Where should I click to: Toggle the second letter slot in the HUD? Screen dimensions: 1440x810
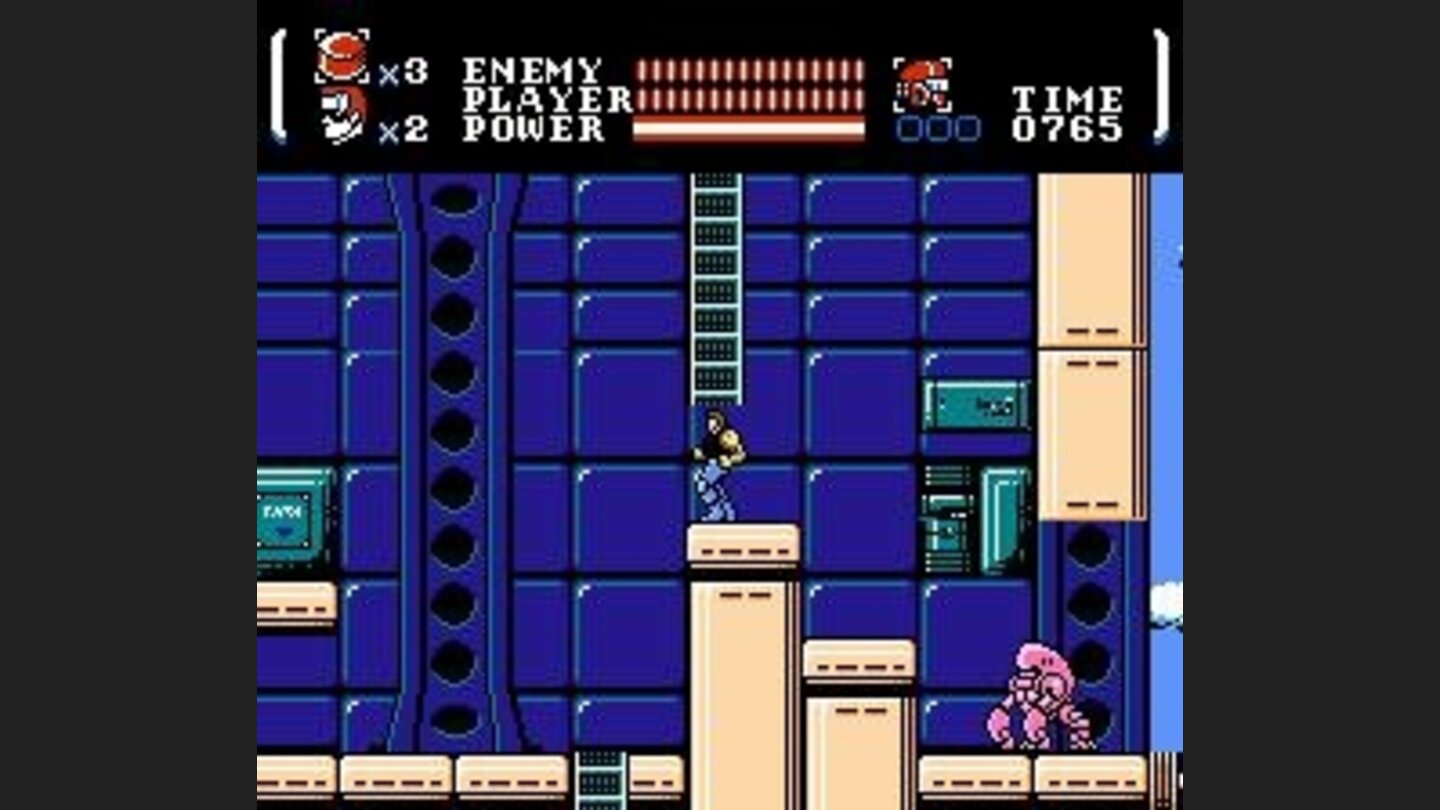937,130
